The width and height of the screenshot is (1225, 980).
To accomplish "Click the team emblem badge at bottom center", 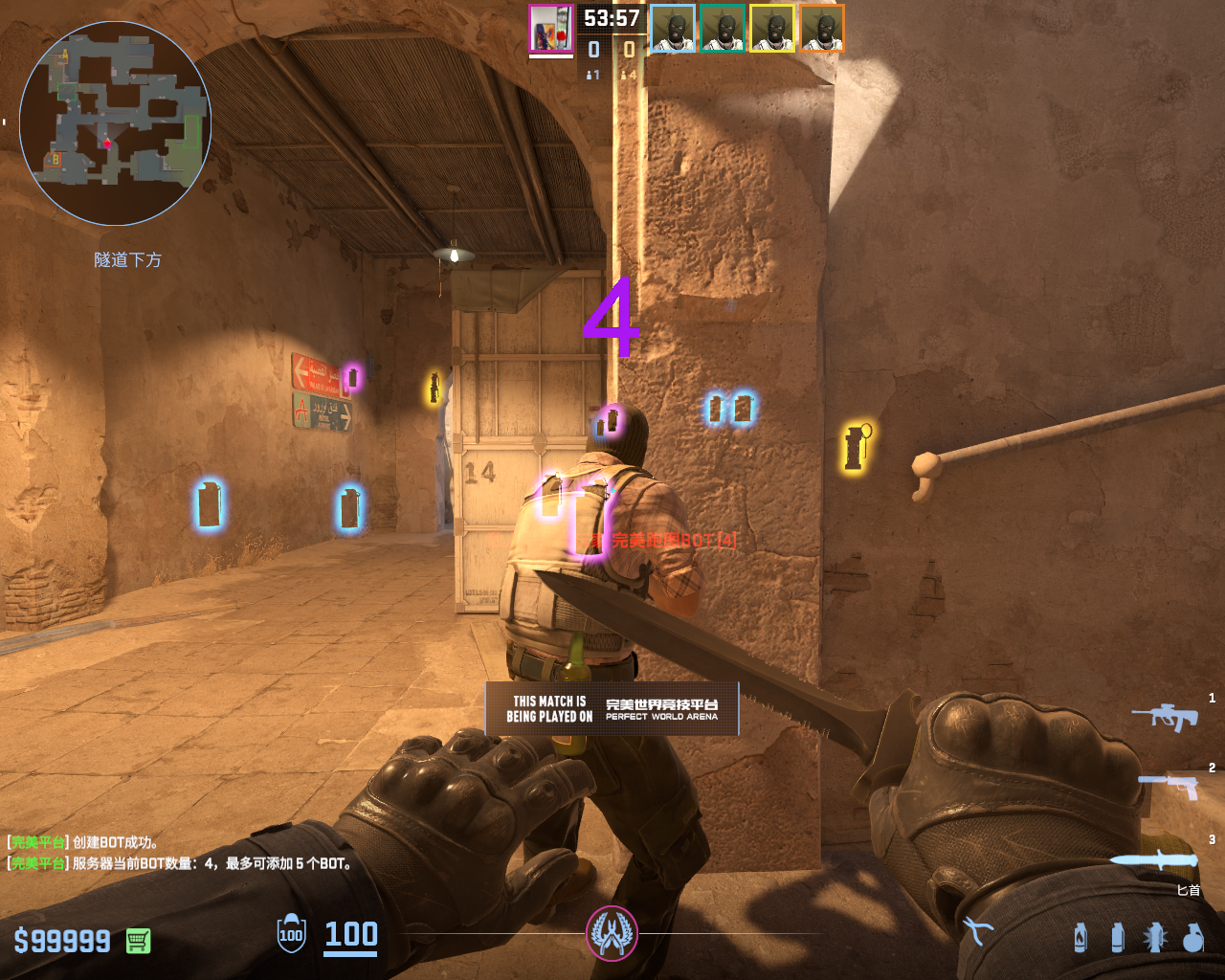I will click(612, 933).
